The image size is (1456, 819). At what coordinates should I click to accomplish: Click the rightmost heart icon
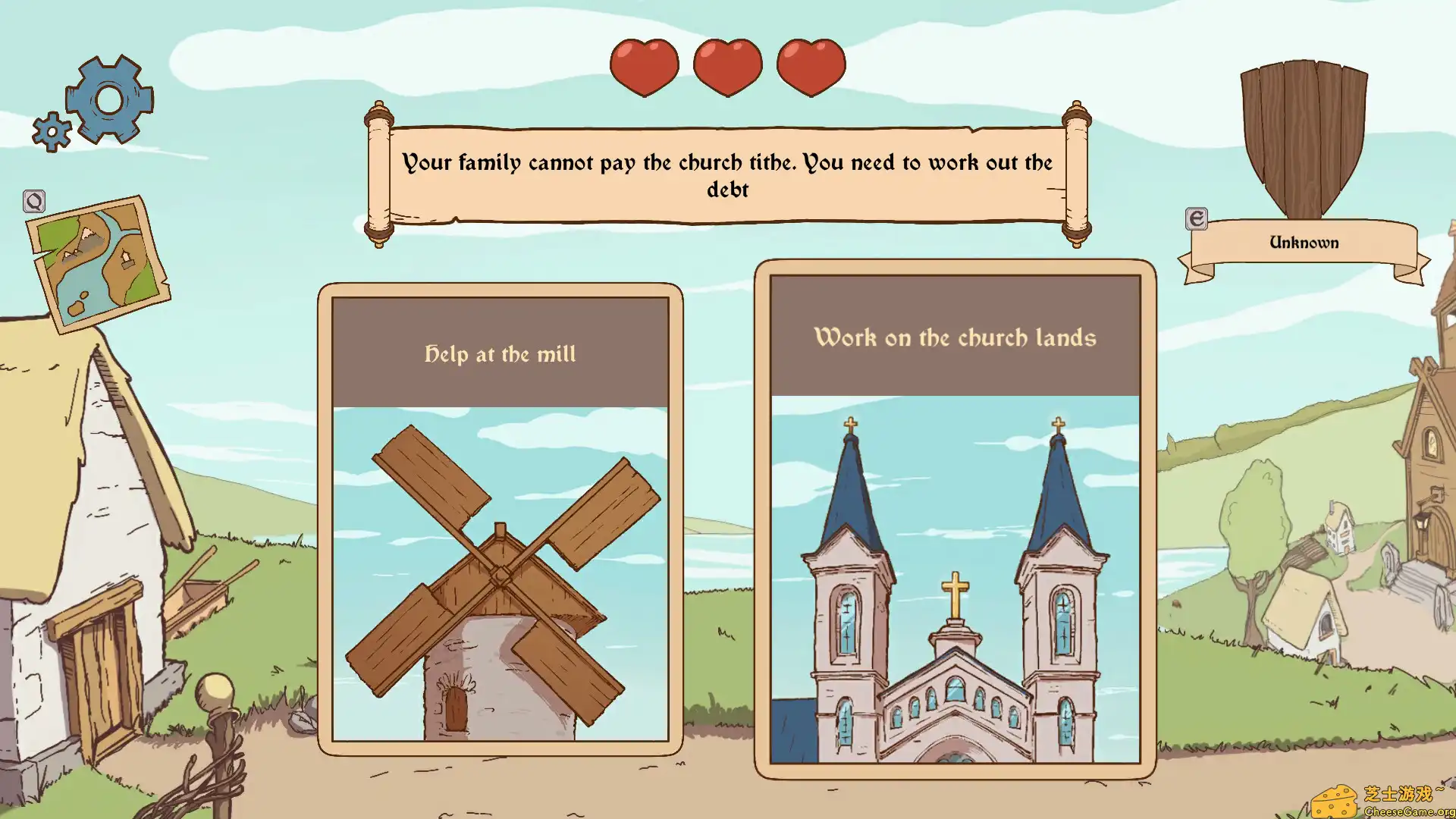click(x=811, y=67)
